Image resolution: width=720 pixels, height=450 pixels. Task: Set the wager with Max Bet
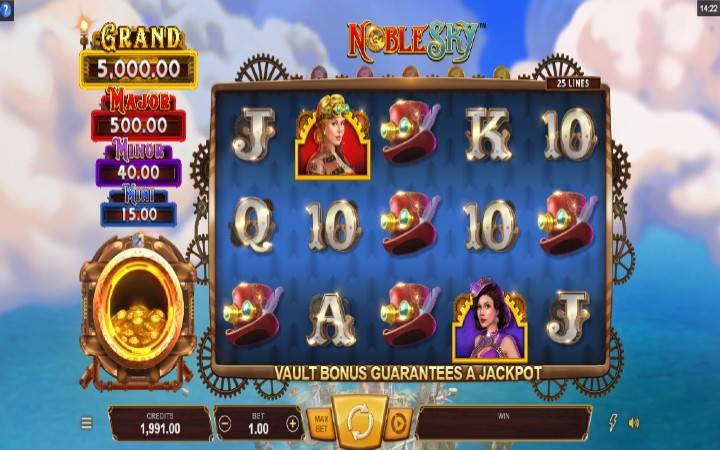[320, 422]
